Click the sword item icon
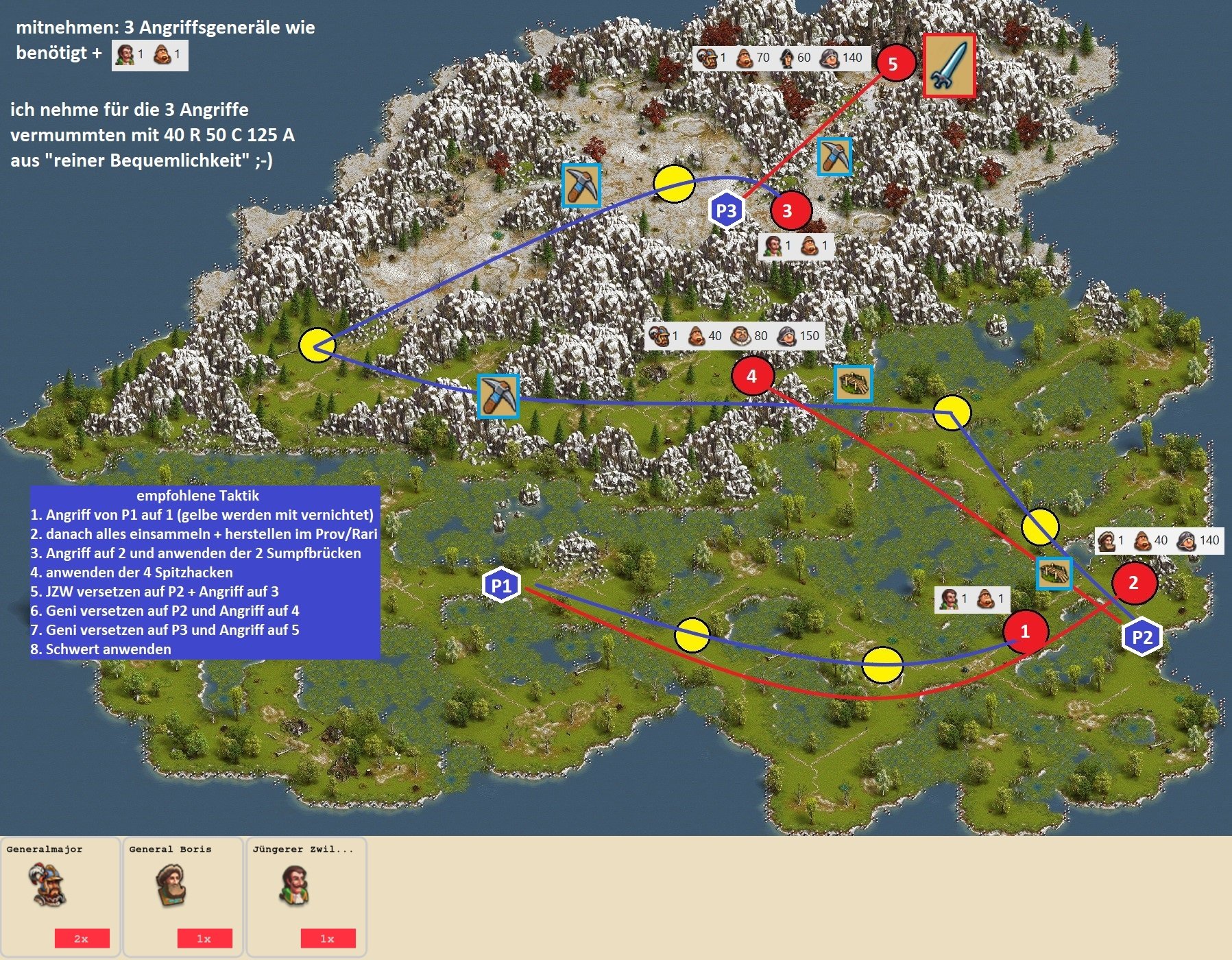 949,65
